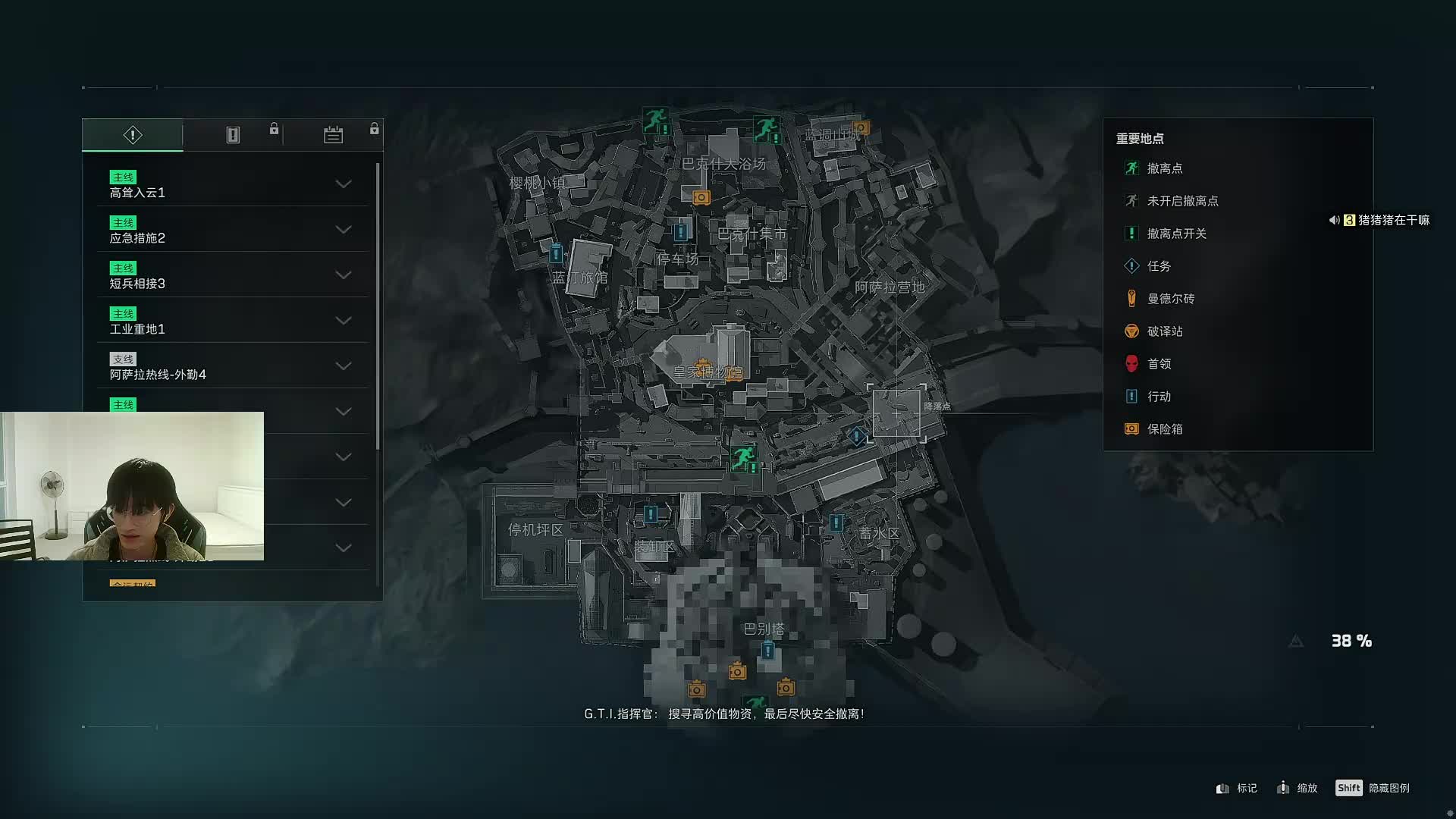Viewport: 1456px width, 819px height.
Task: Toggle the 行动 legend filter
Action: tap(1158, 397)
